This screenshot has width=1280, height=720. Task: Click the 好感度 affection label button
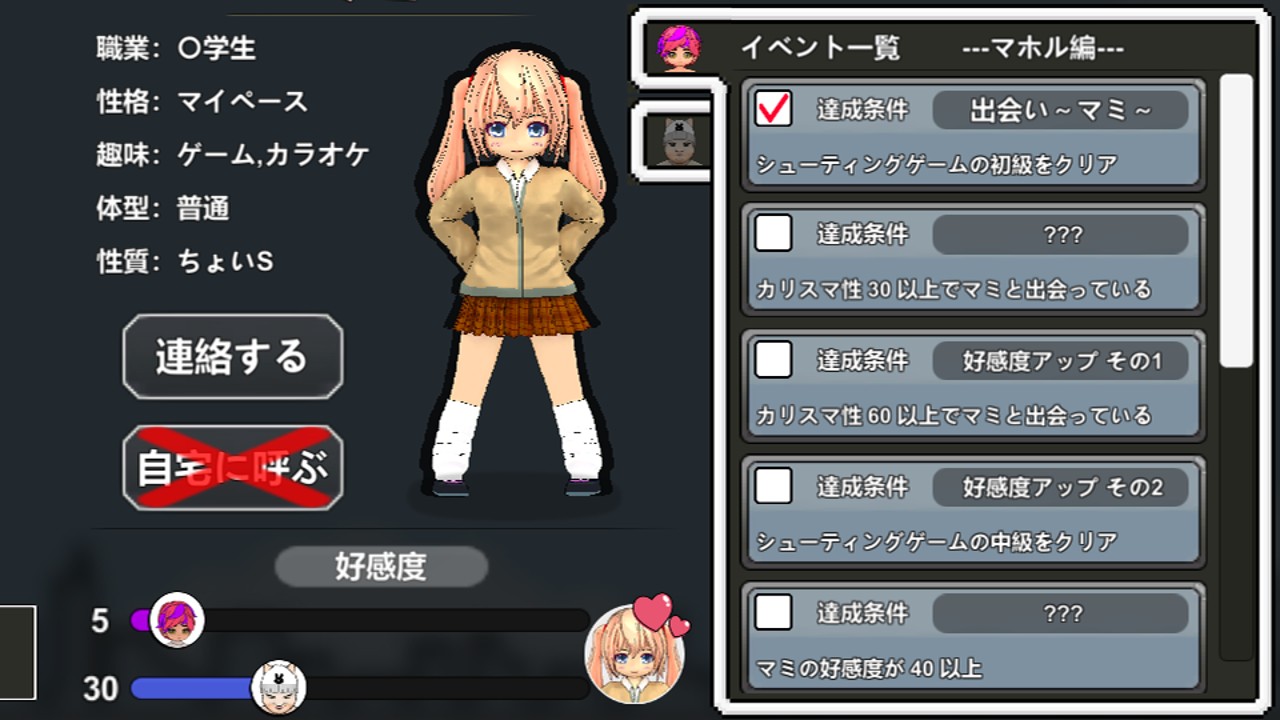(380, 566)
